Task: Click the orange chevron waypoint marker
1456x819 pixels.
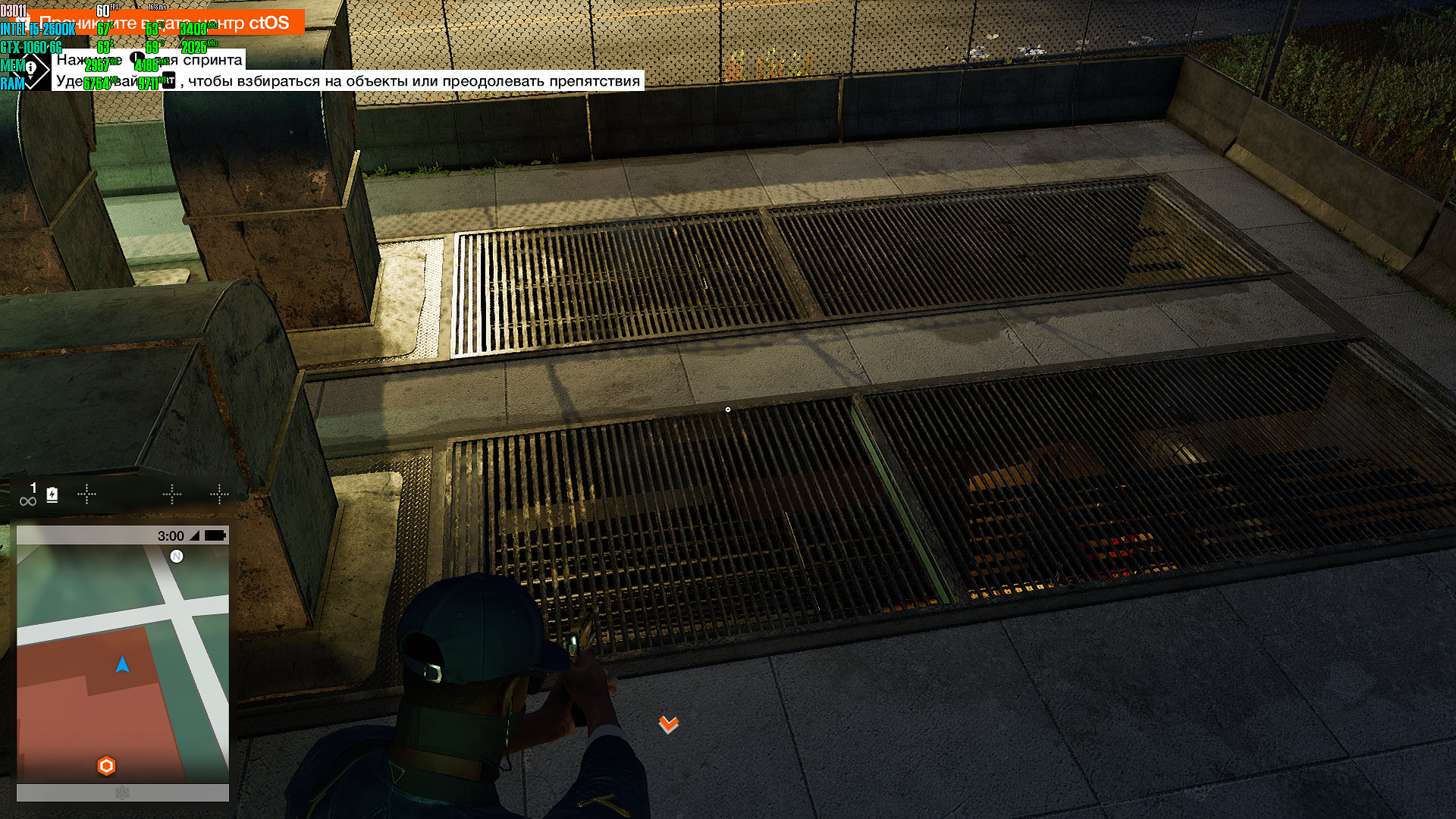Action: pos(668,724)
